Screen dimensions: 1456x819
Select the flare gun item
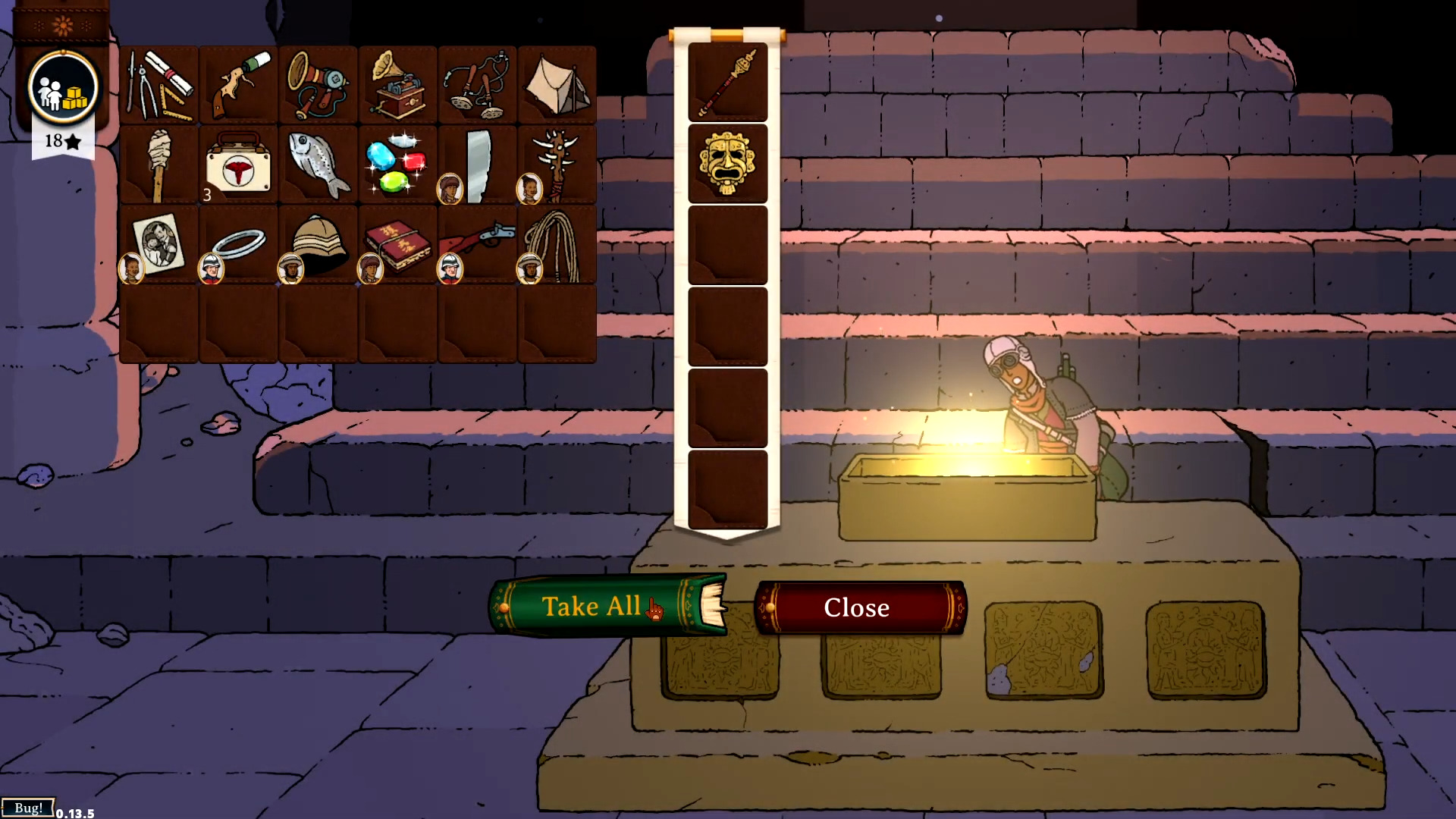pyautogui.click(x=238, y=85)
